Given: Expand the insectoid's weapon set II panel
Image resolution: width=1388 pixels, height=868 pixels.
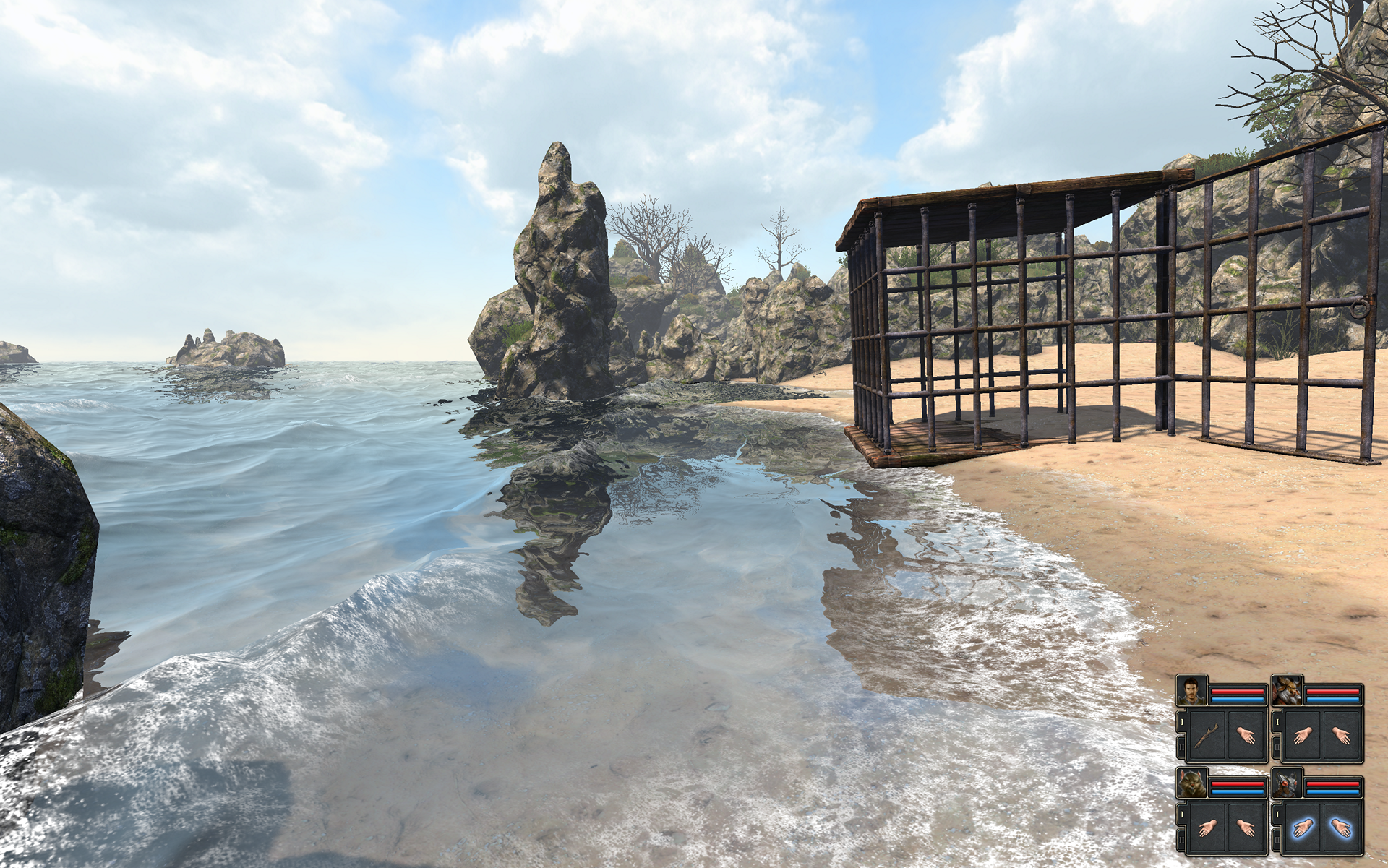Looking at the screenshot, I should tap(1277, 839).
